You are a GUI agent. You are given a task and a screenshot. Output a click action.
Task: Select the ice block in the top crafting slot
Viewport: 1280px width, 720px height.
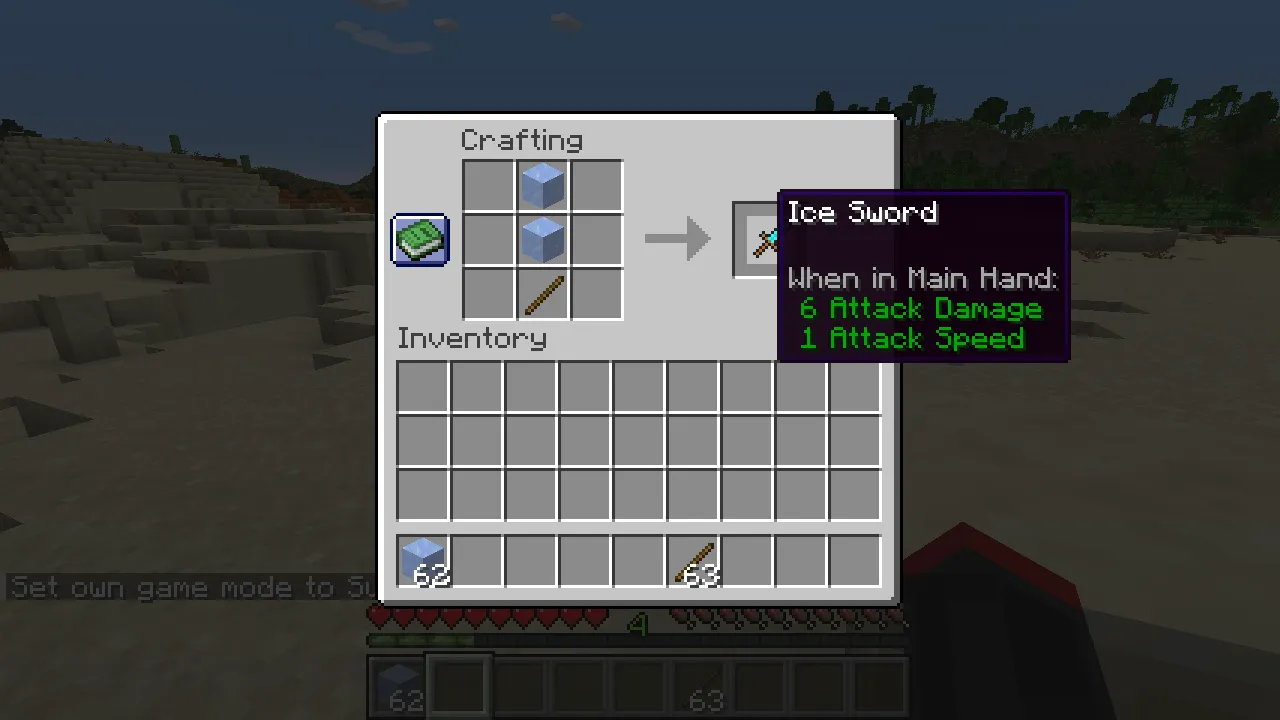tap(542, 184)
